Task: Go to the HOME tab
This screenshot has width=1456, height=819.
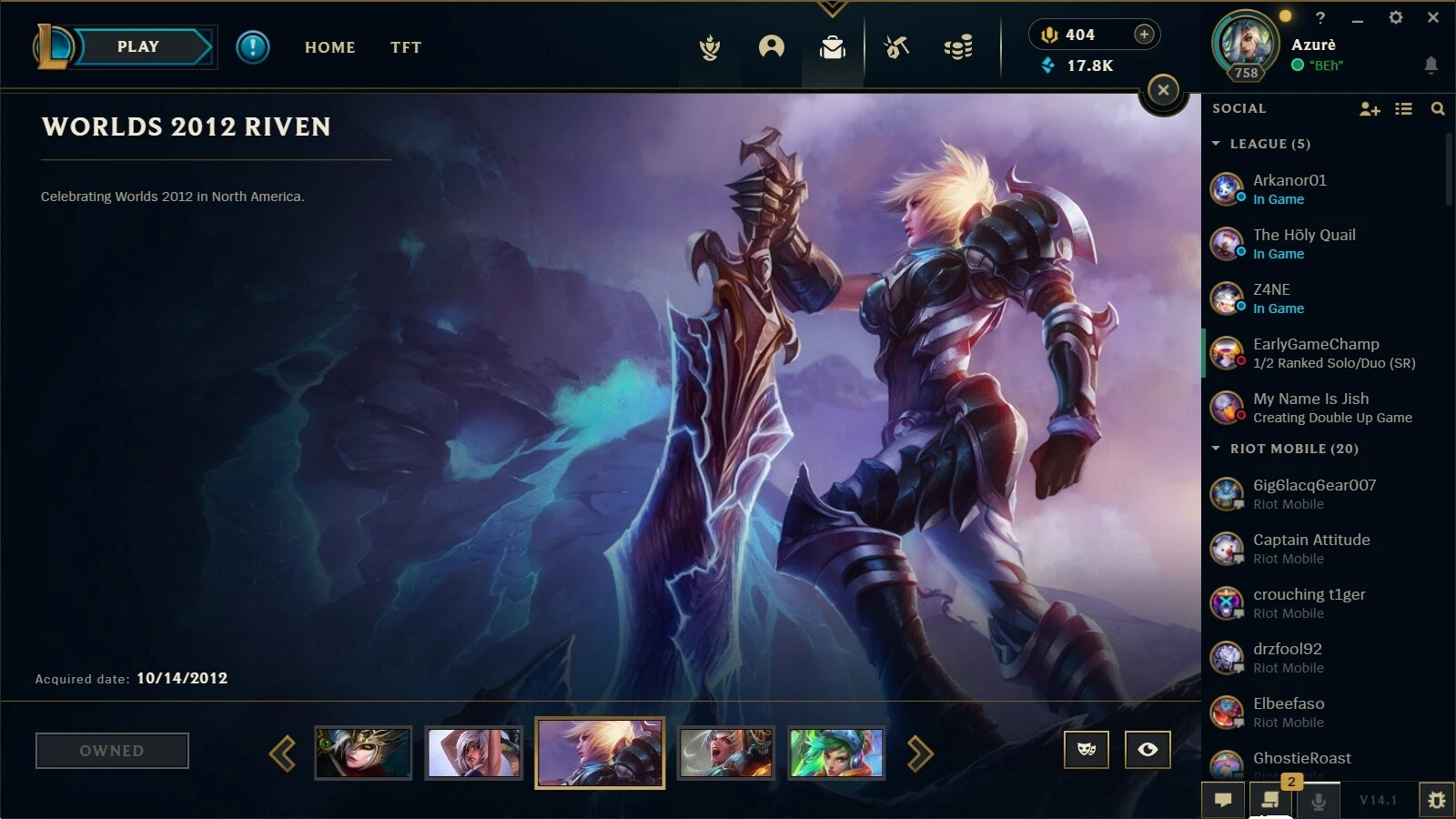Action: (330, 47)
